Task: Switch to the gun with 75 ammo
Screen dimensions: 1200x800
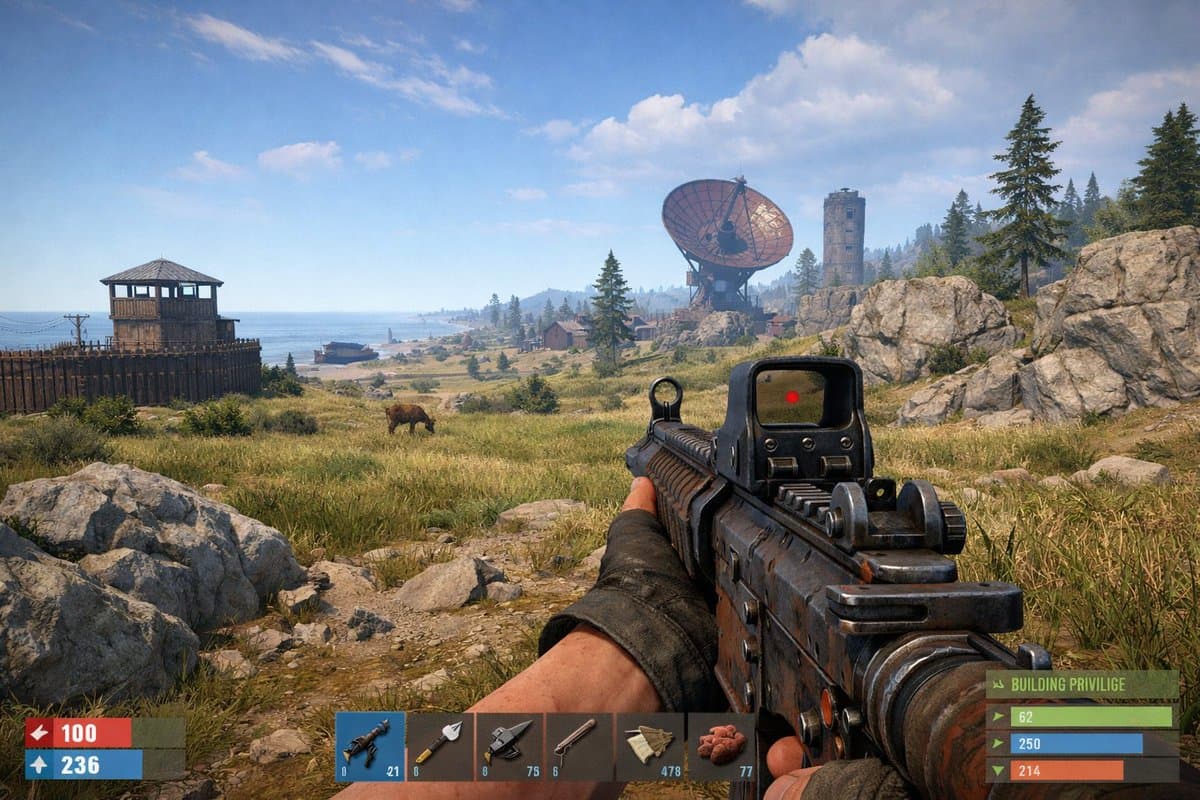Action: coord(510,746)
